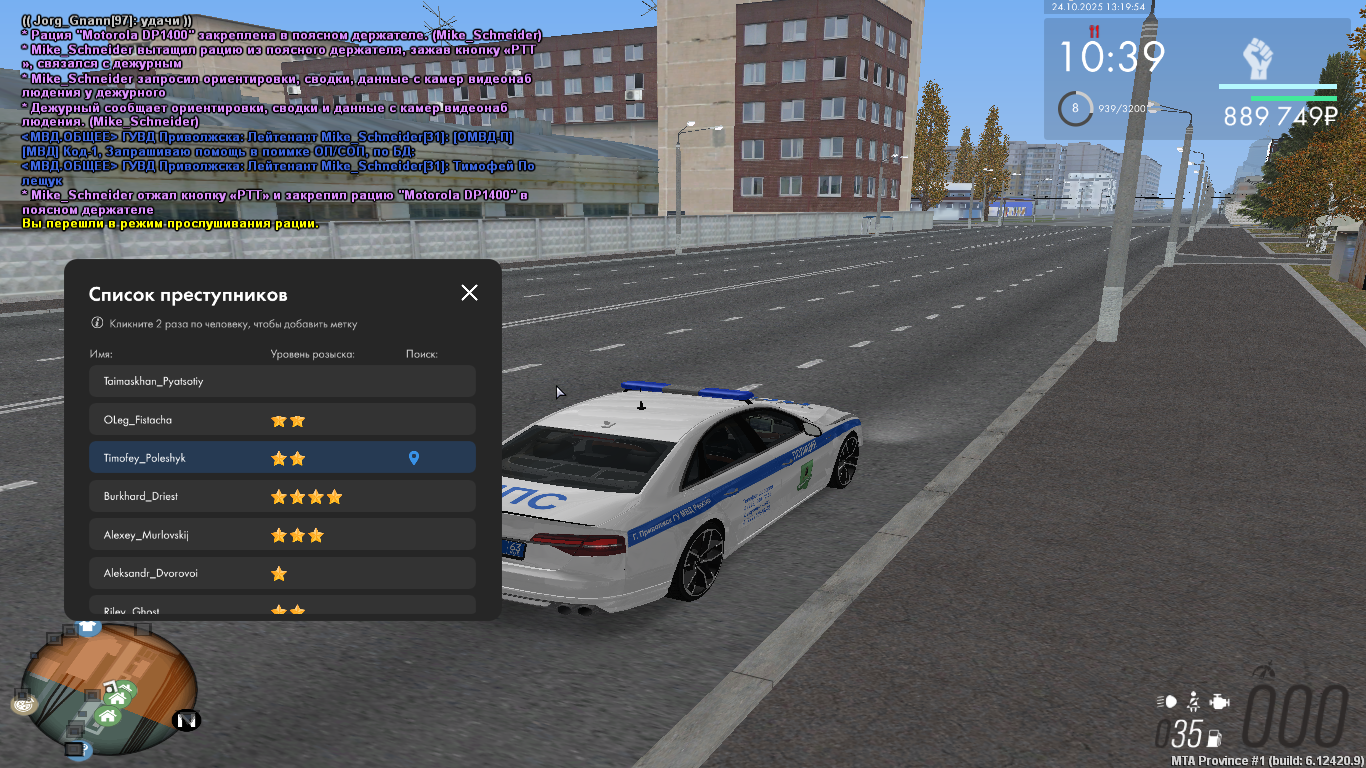Image resolution: width=1366 pixels, height=768 pixels.
Task: Select Burkhard_Driest with four stars
Action: point(282,496)
